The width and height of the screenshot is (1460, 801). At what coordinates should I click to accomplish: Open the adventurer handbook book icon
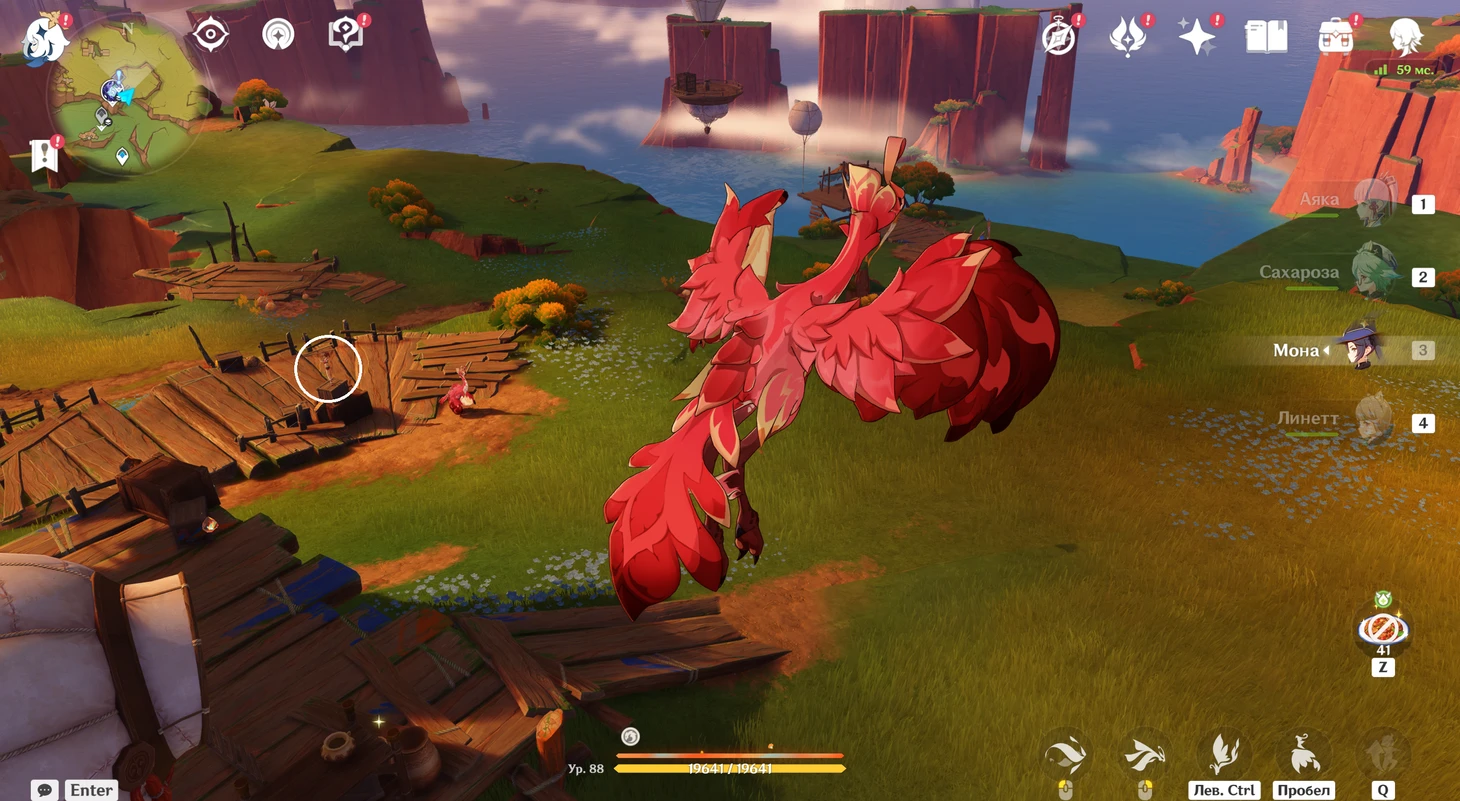coord(1266,37)
